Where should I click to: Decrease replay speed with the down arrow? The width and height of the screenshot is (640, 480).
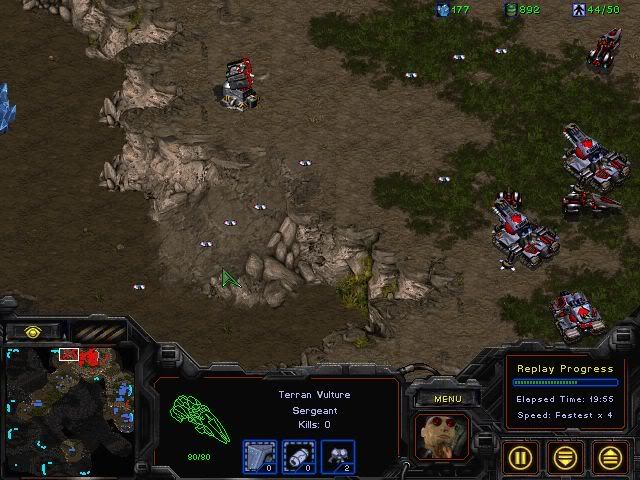tap(567, 456)
